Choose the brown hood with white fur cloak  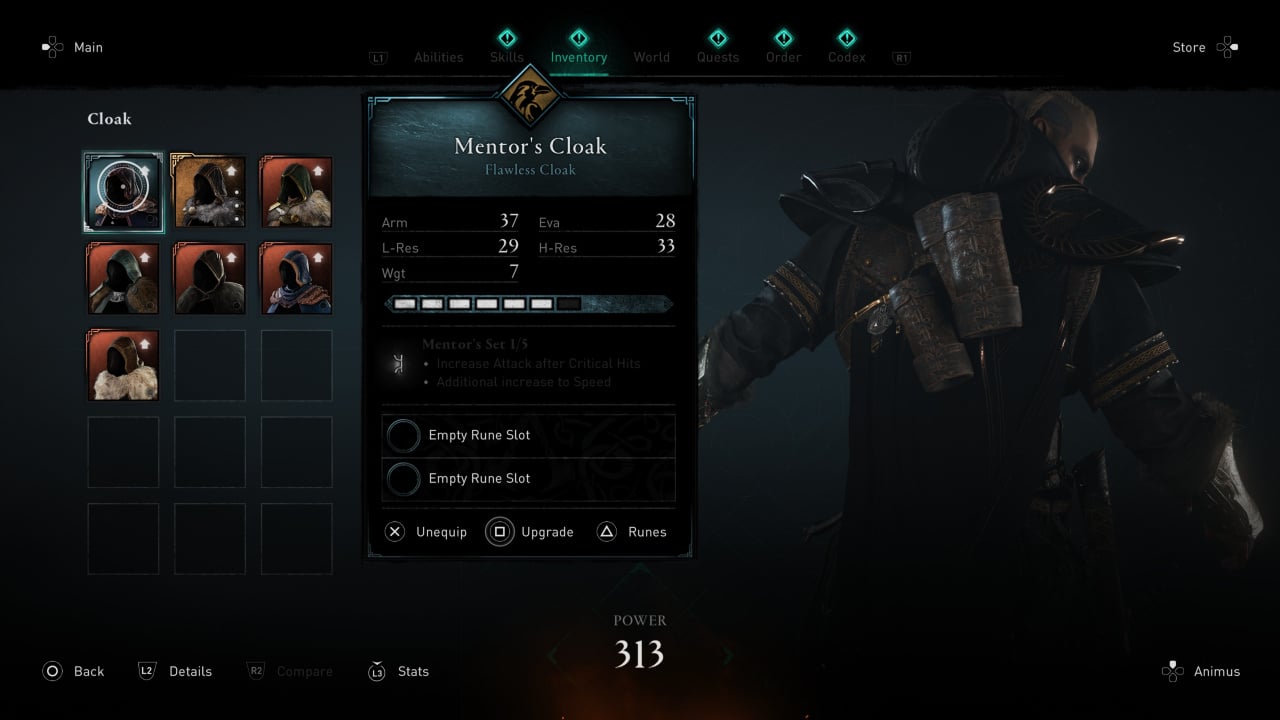123,365
